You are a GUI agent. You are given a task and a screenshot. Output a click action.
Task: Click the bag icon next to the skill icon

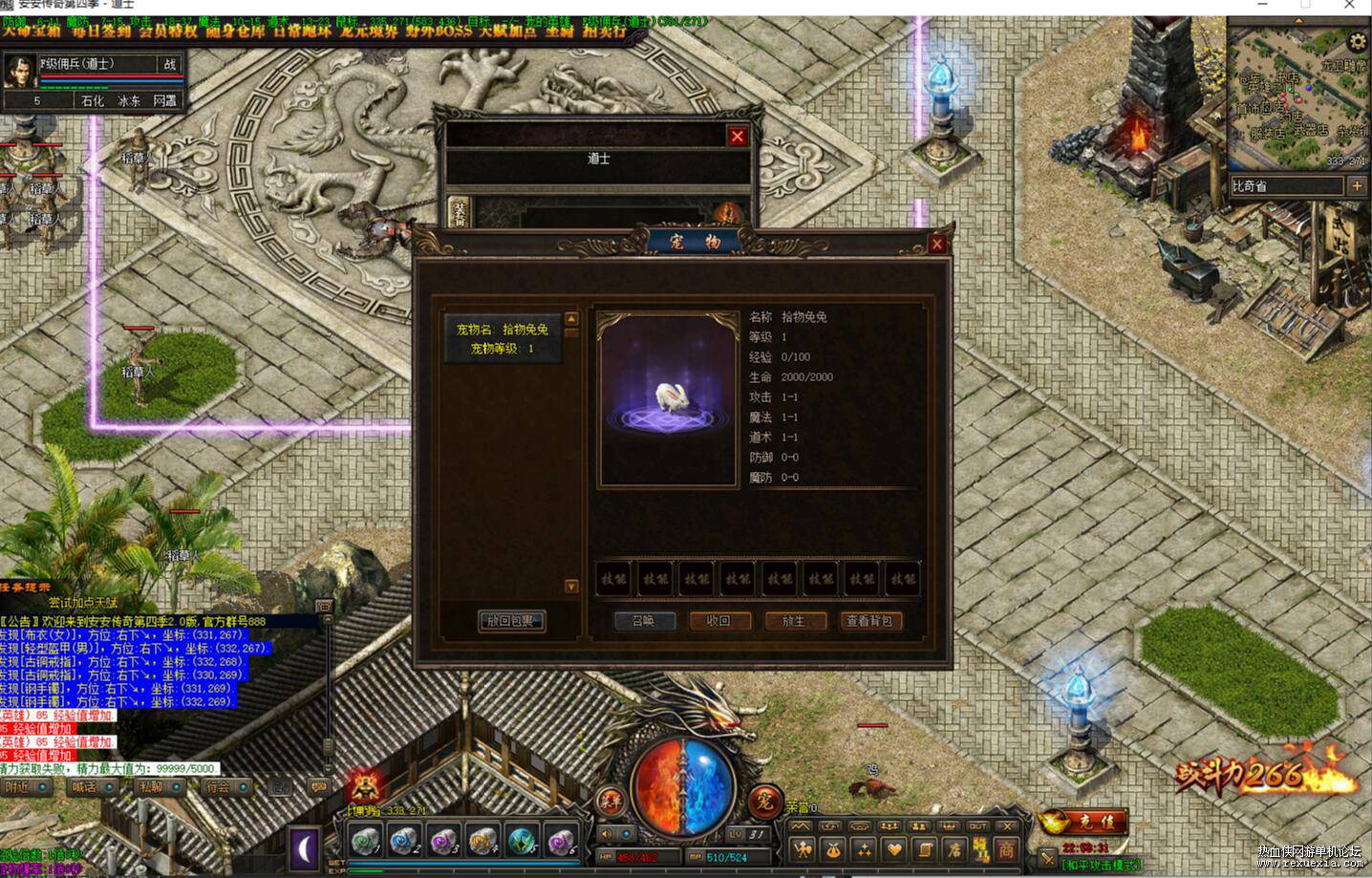click(x=835, y=849)
